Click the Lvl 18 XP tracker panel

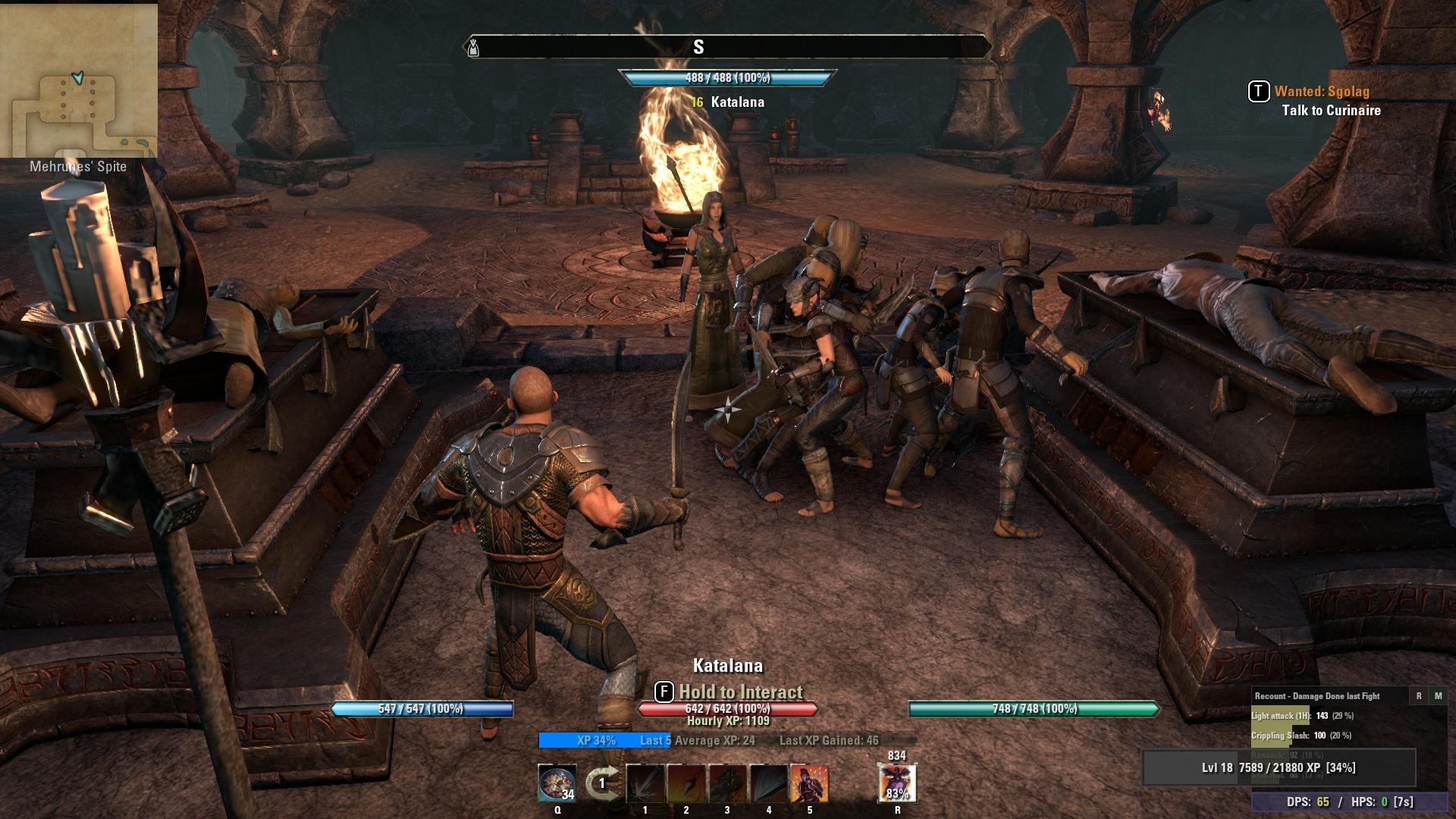[1279, 768]
